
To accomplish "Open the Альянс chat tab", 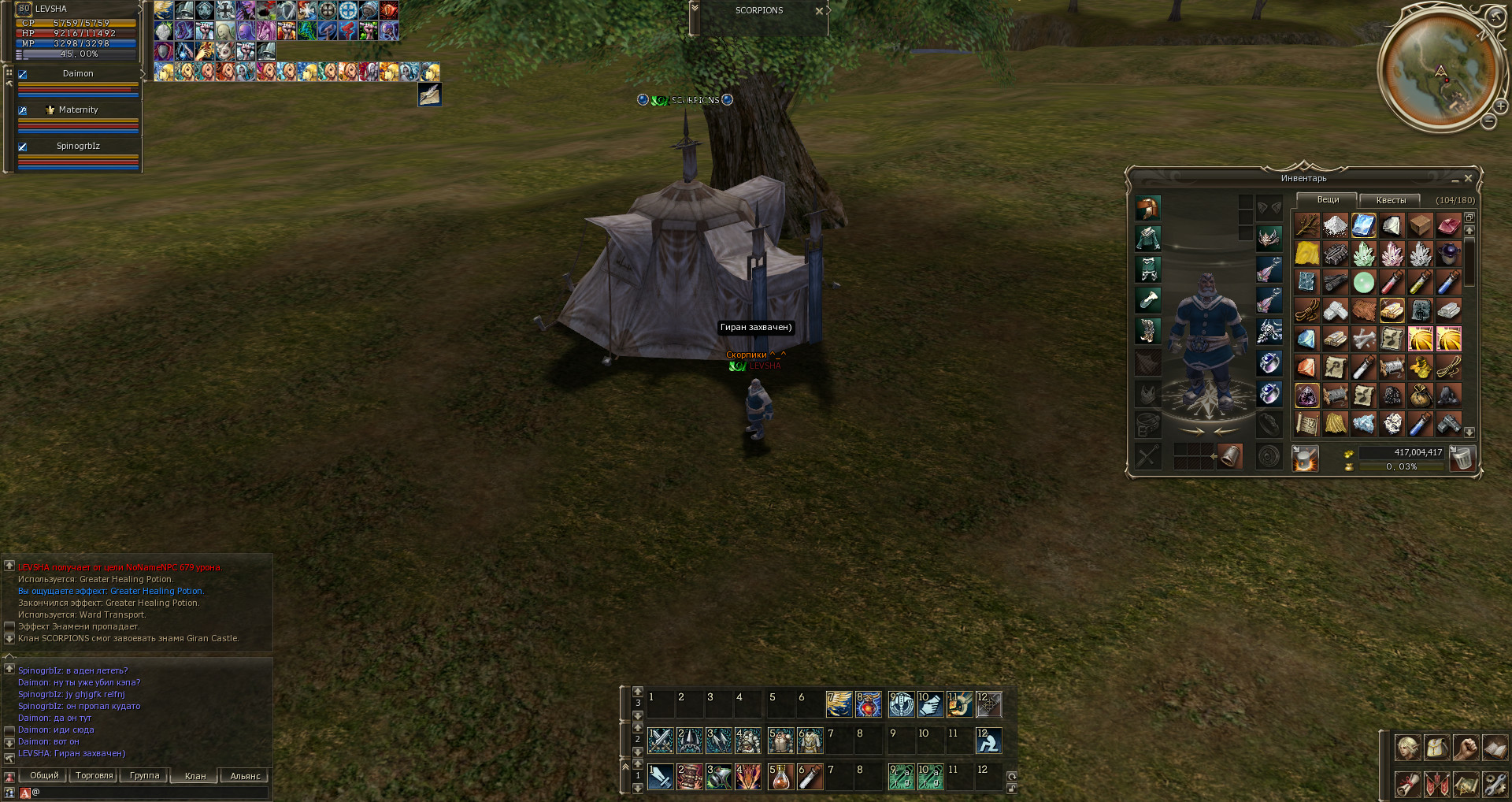I will 245,776.
